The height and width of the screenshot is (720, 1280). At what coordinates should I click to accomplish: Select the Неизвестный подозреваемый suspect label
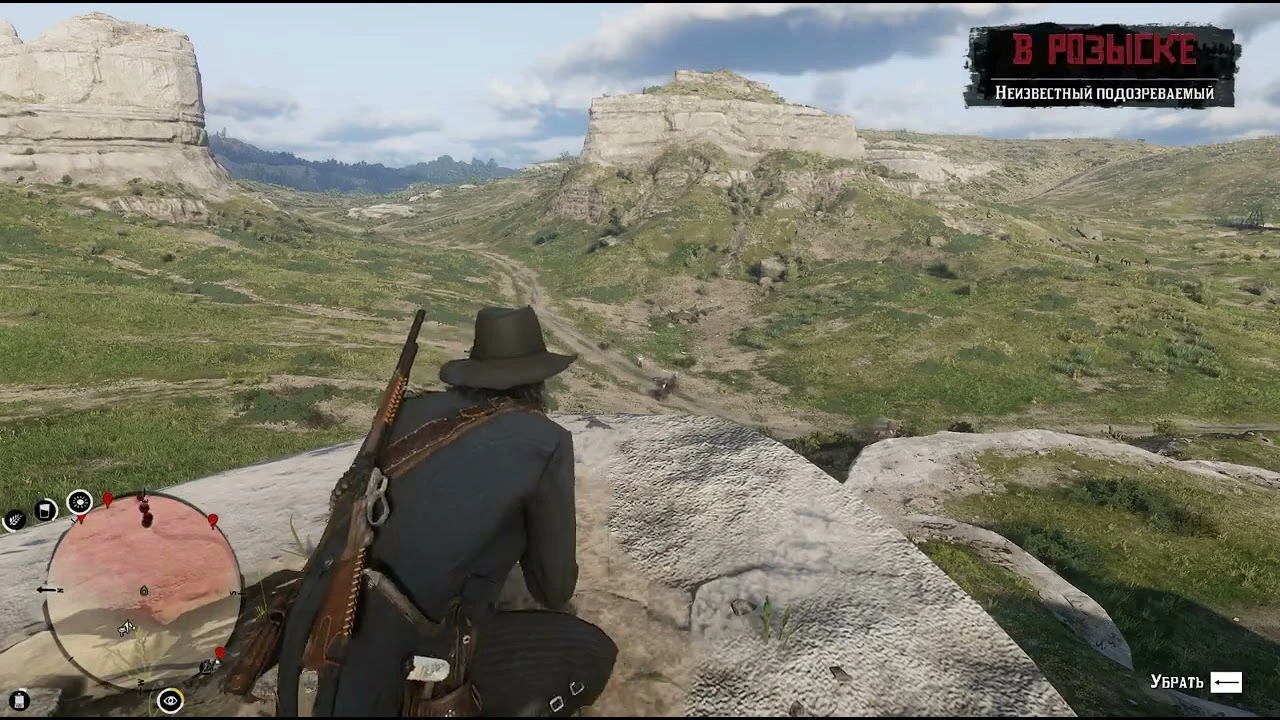click(x=1104, y=93)
